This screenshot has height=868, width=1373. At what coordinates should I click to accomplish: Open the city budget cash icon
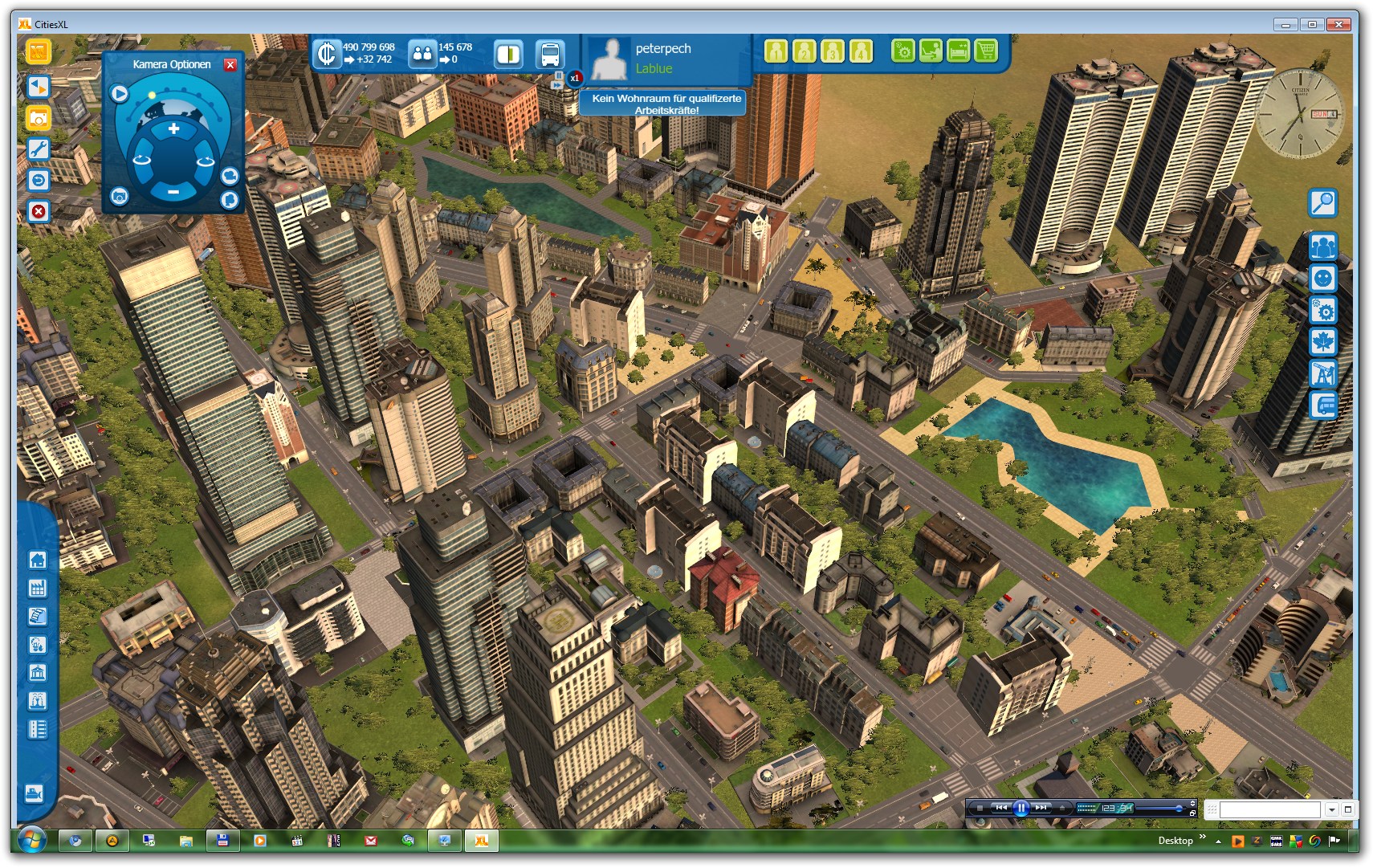pyautogui.click(x=327, y=54)
